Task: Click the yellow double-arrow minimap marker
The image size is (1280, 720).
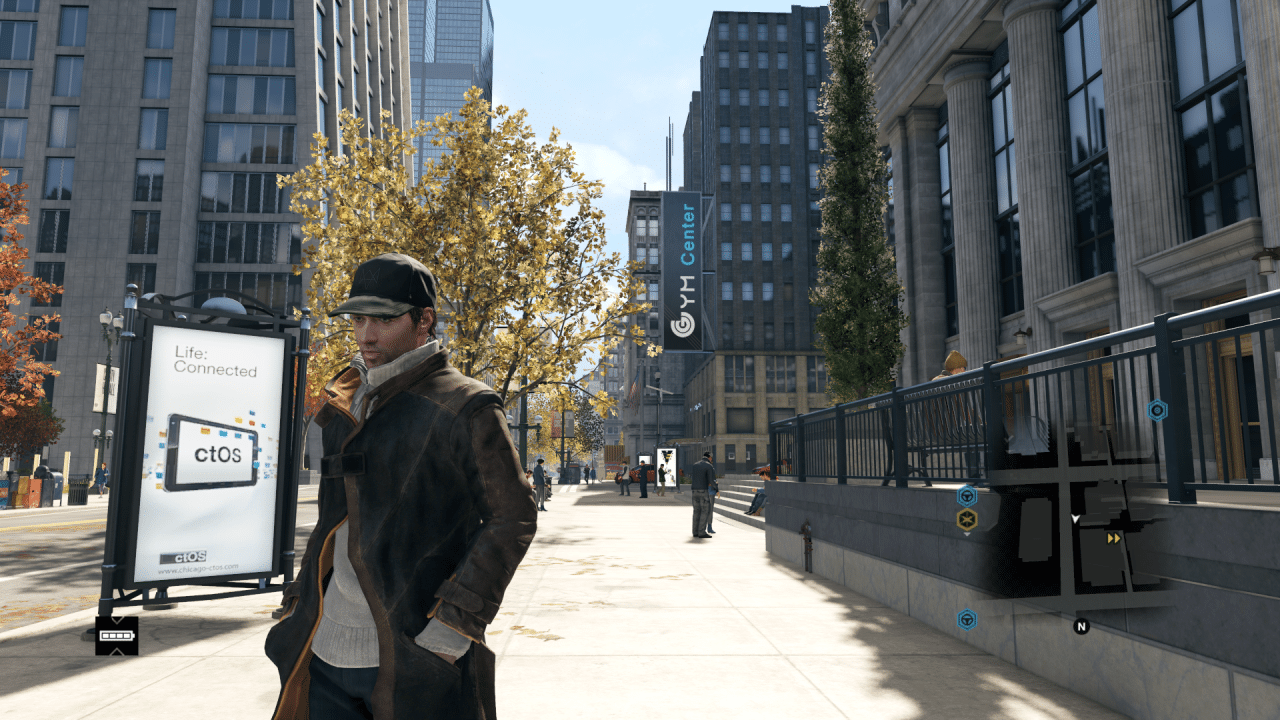Action: pyautogui.click(x=1113, y=538)
